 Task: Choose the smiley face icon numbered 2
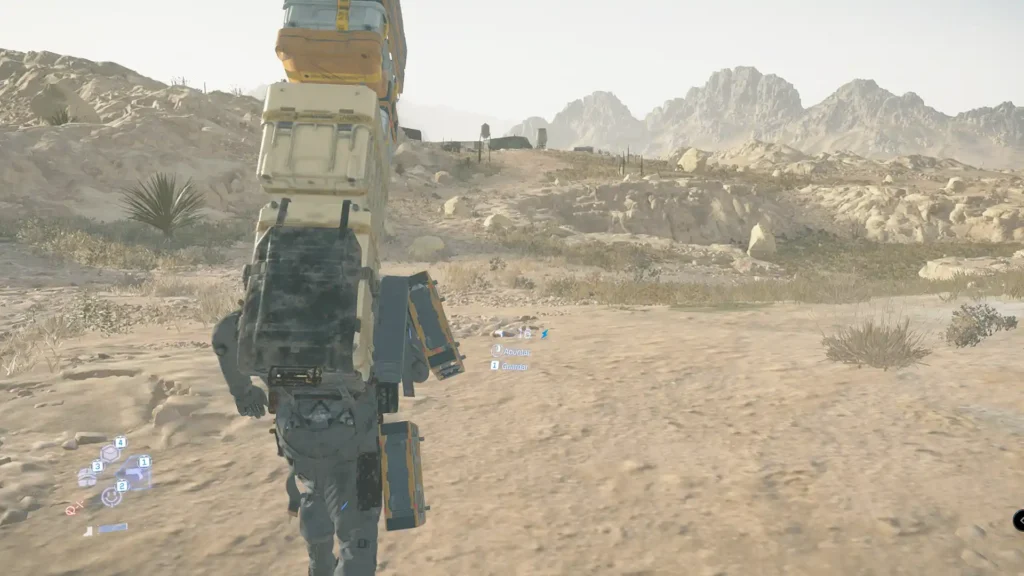(110, 496)
